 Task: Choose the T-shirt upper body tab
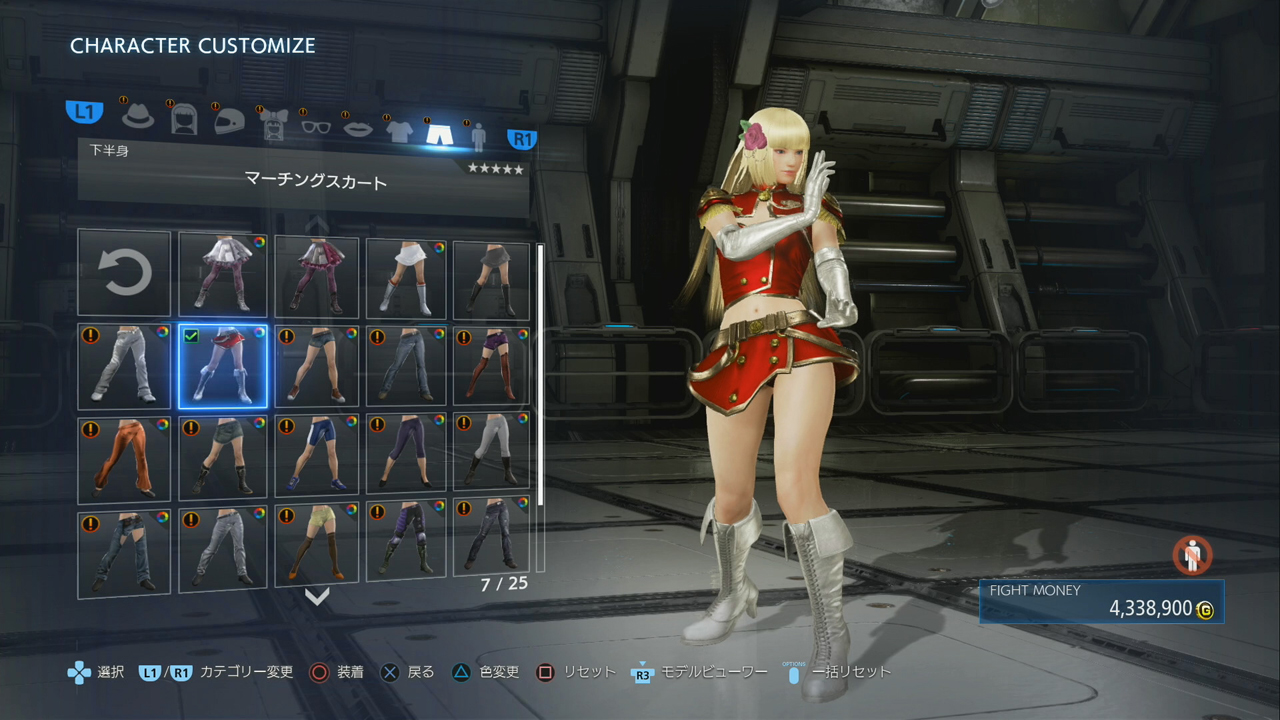399,130
